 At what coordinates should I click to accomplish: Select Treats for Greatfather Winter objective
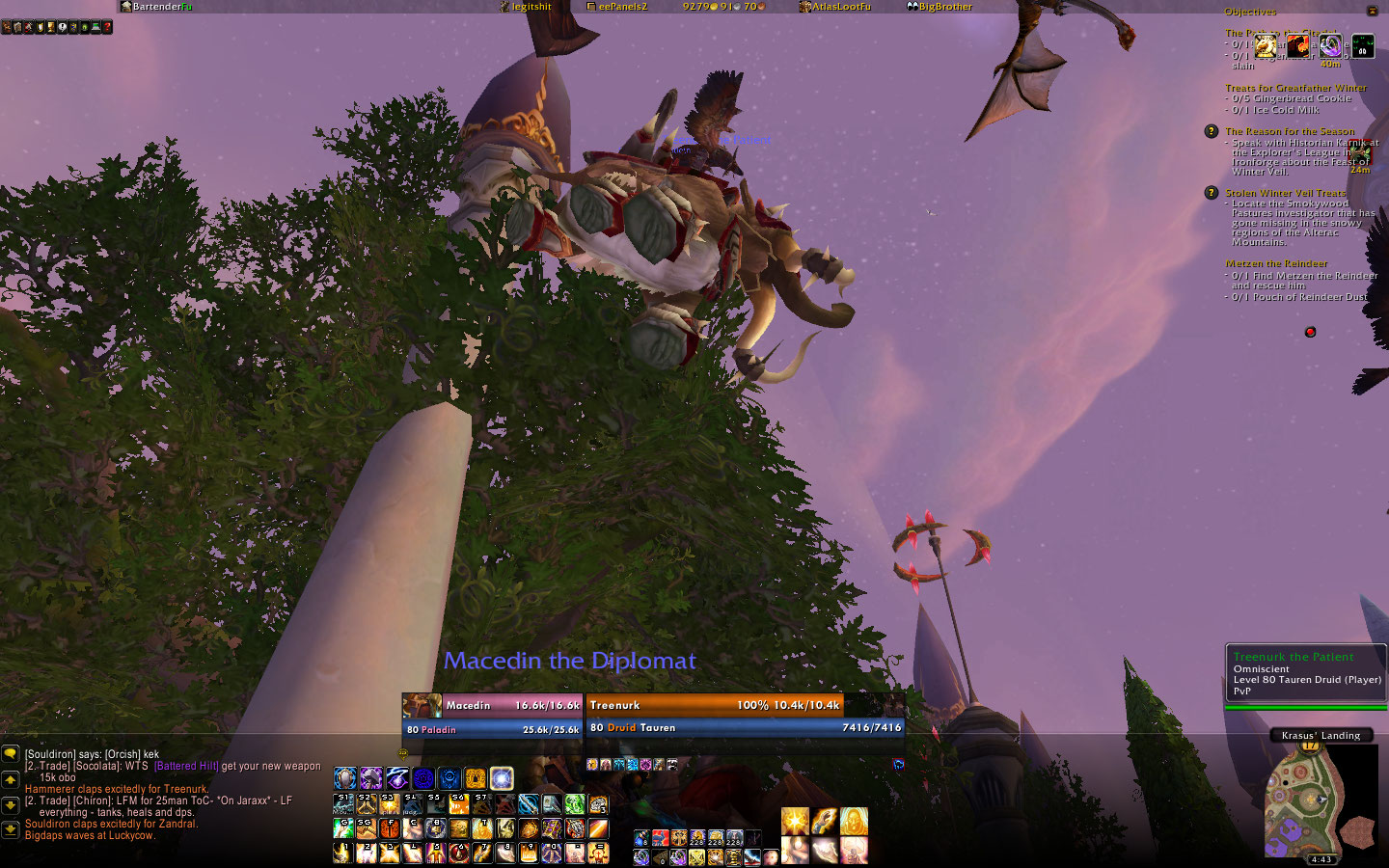[x=1295, y=88]
